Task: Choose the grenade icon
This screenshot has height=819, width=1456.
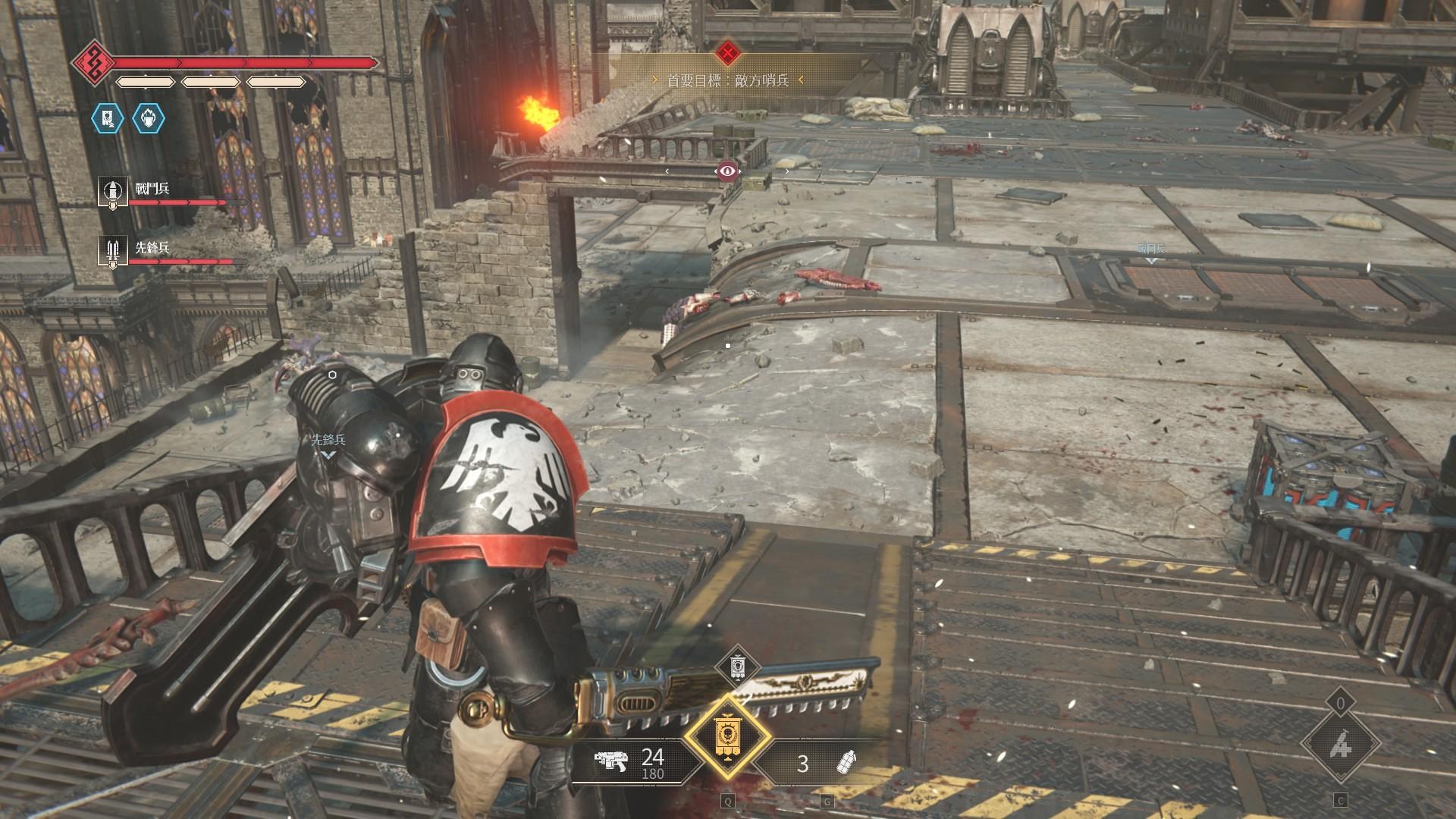Action: pyautogui.click(x=846, y=762)
